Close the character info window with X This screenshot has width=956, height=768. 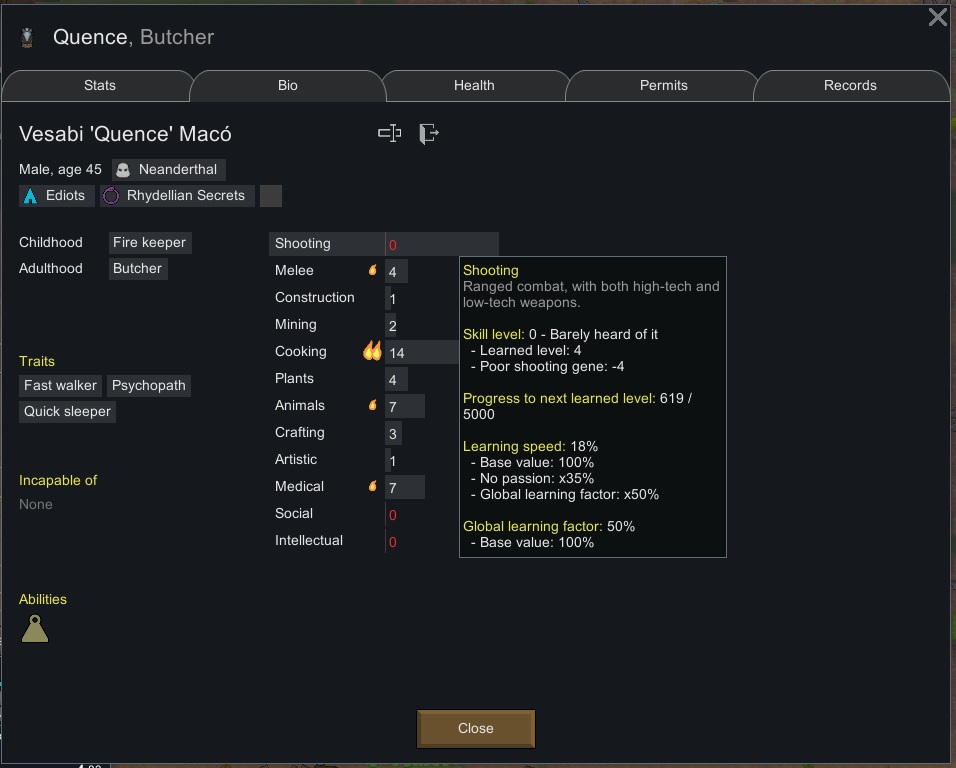[x=937, y=18]
